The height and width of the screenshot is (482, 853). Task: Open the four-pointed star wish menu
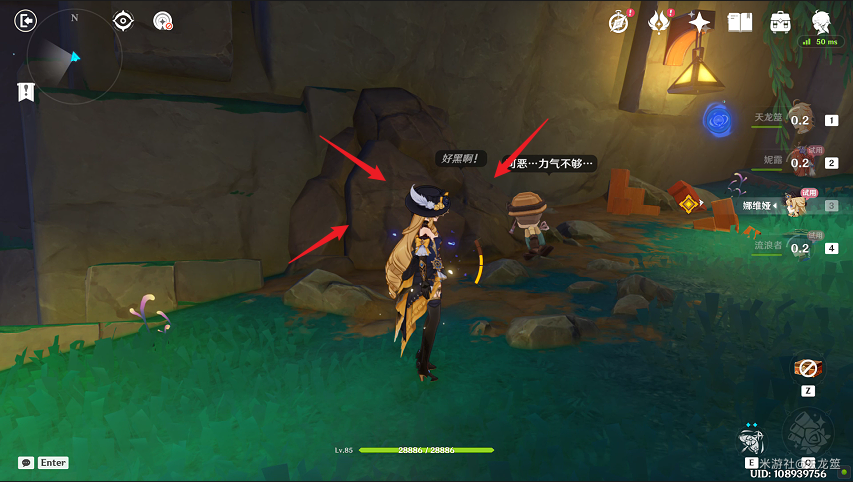point(700,21)
